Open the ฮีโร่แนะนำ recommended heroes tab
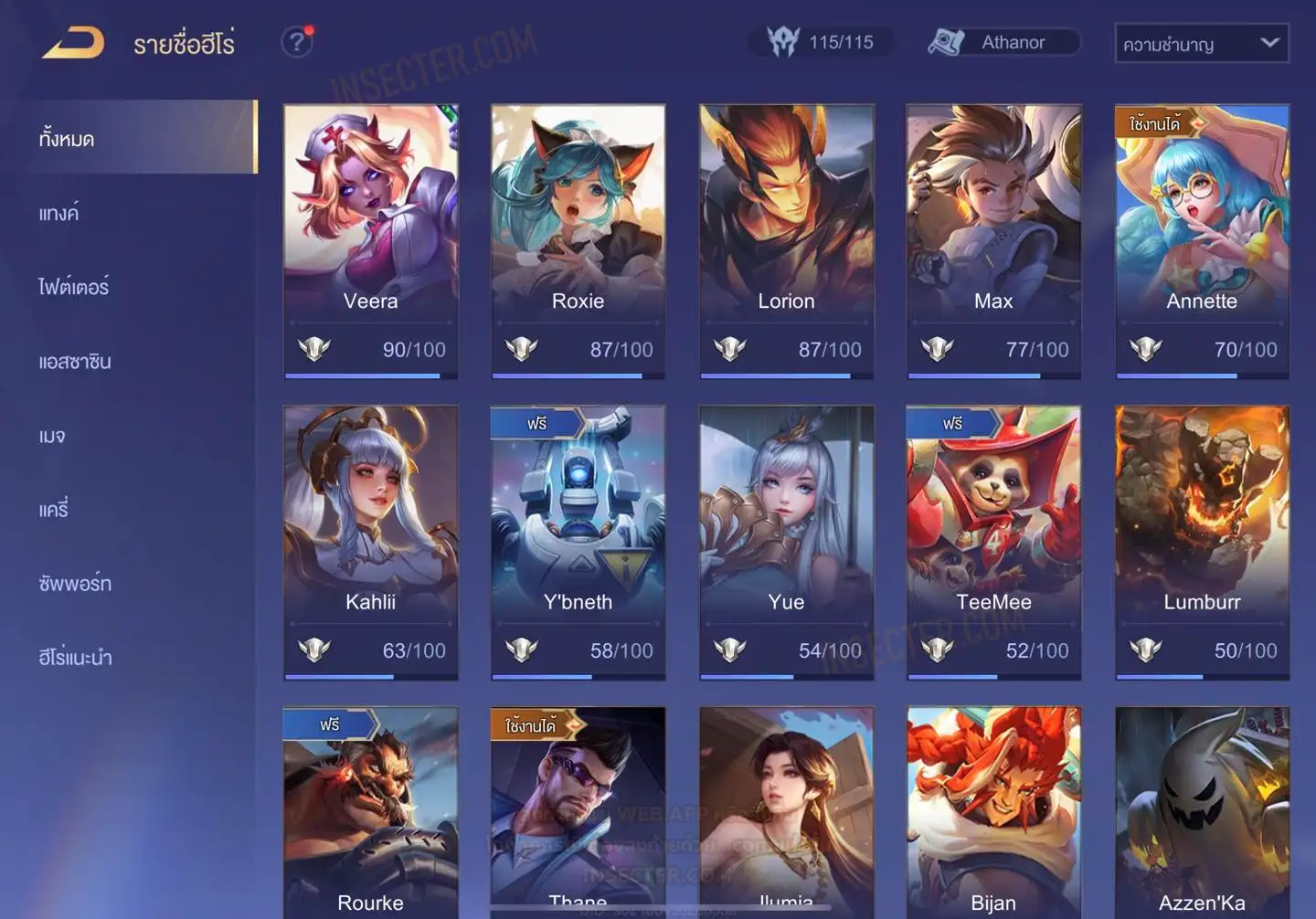This screenshot has height=919, width=1316. 75,658
